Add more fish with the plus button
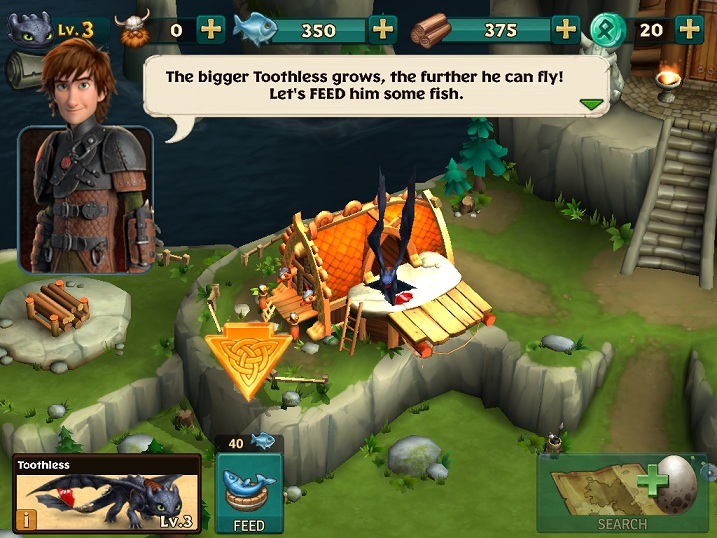 click(x=383, y=29)
